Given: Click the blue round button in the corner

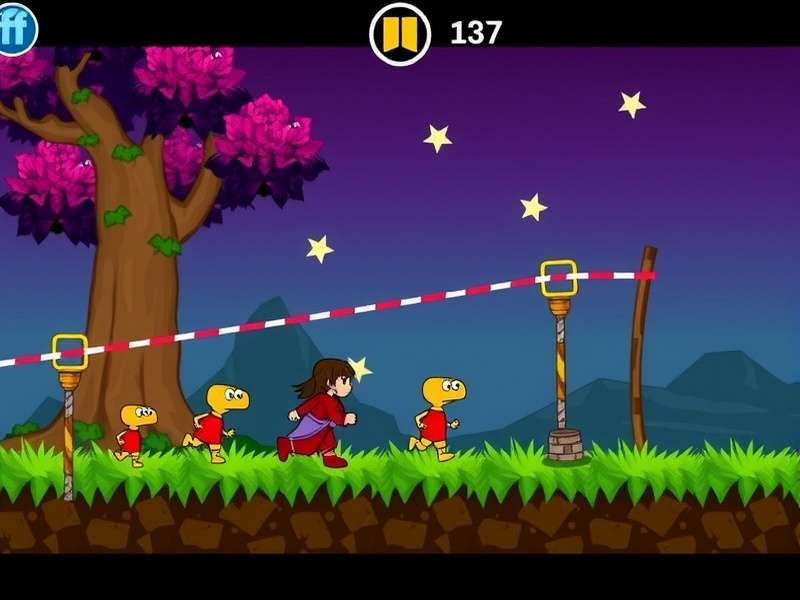Looking at the screenshot, I should [15, 28].
